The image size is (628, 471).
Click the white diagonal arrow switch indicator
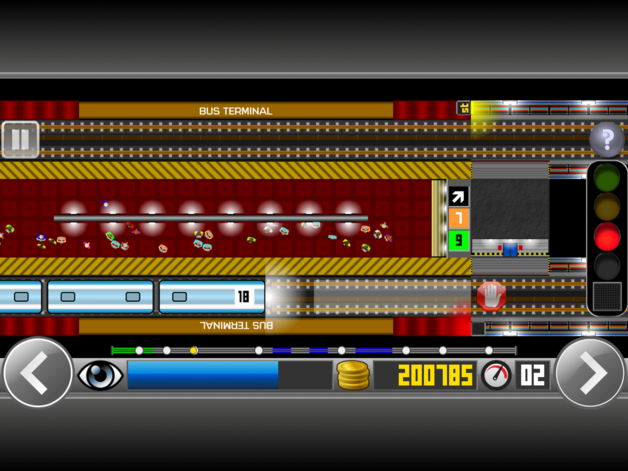(x=459, y=197)
